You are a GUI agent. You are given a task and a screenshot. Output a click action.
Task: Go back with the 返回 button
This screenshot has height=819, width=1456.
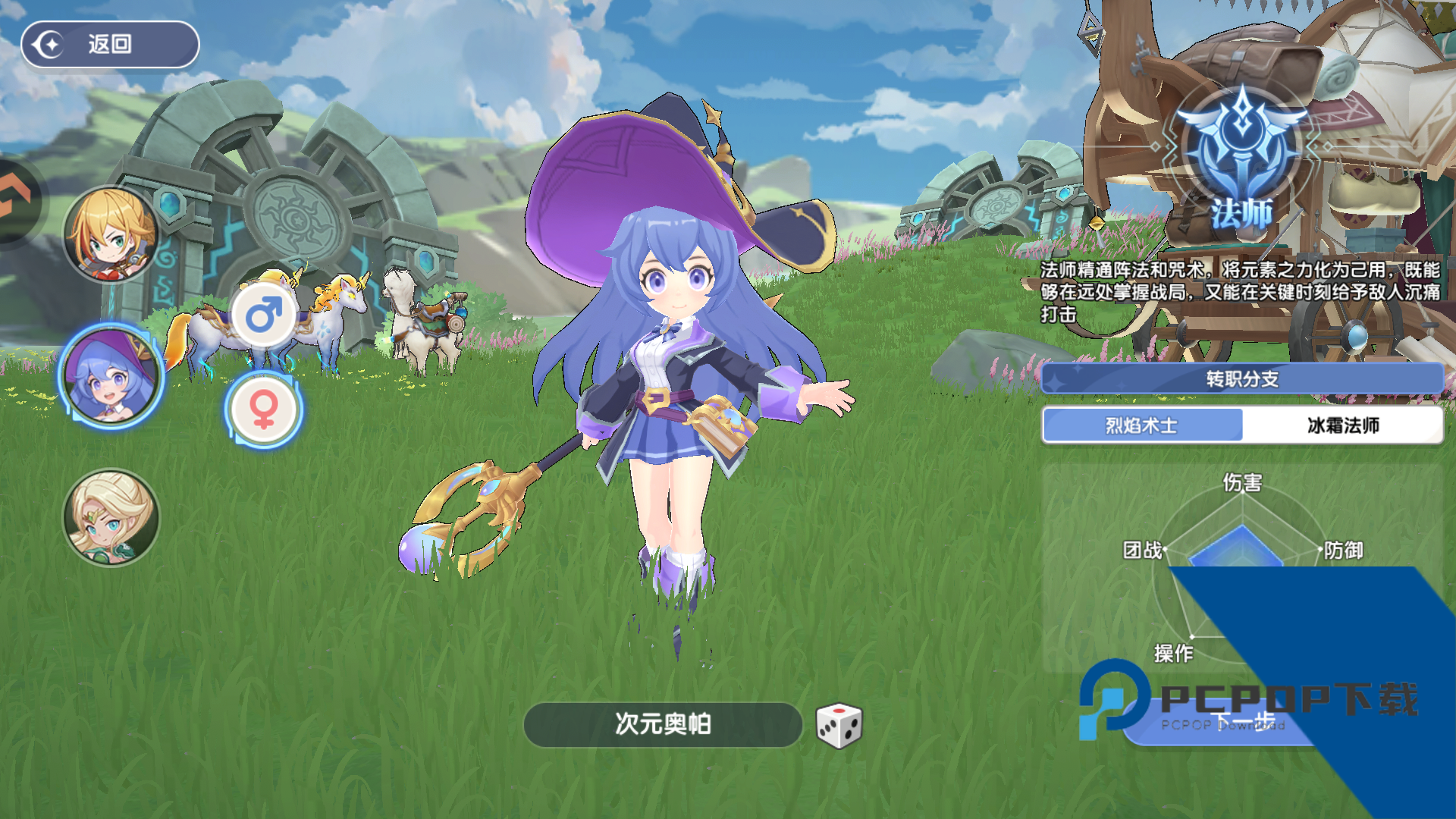click(110, 45)
